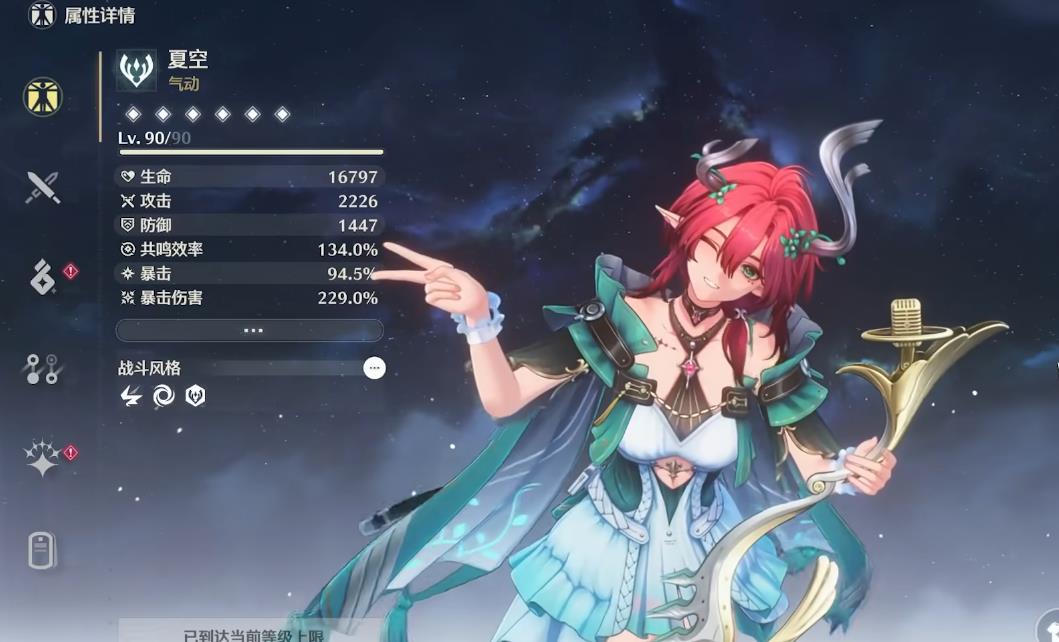
Task: Click the hexagon combat style icon
Action: point(195,396)
